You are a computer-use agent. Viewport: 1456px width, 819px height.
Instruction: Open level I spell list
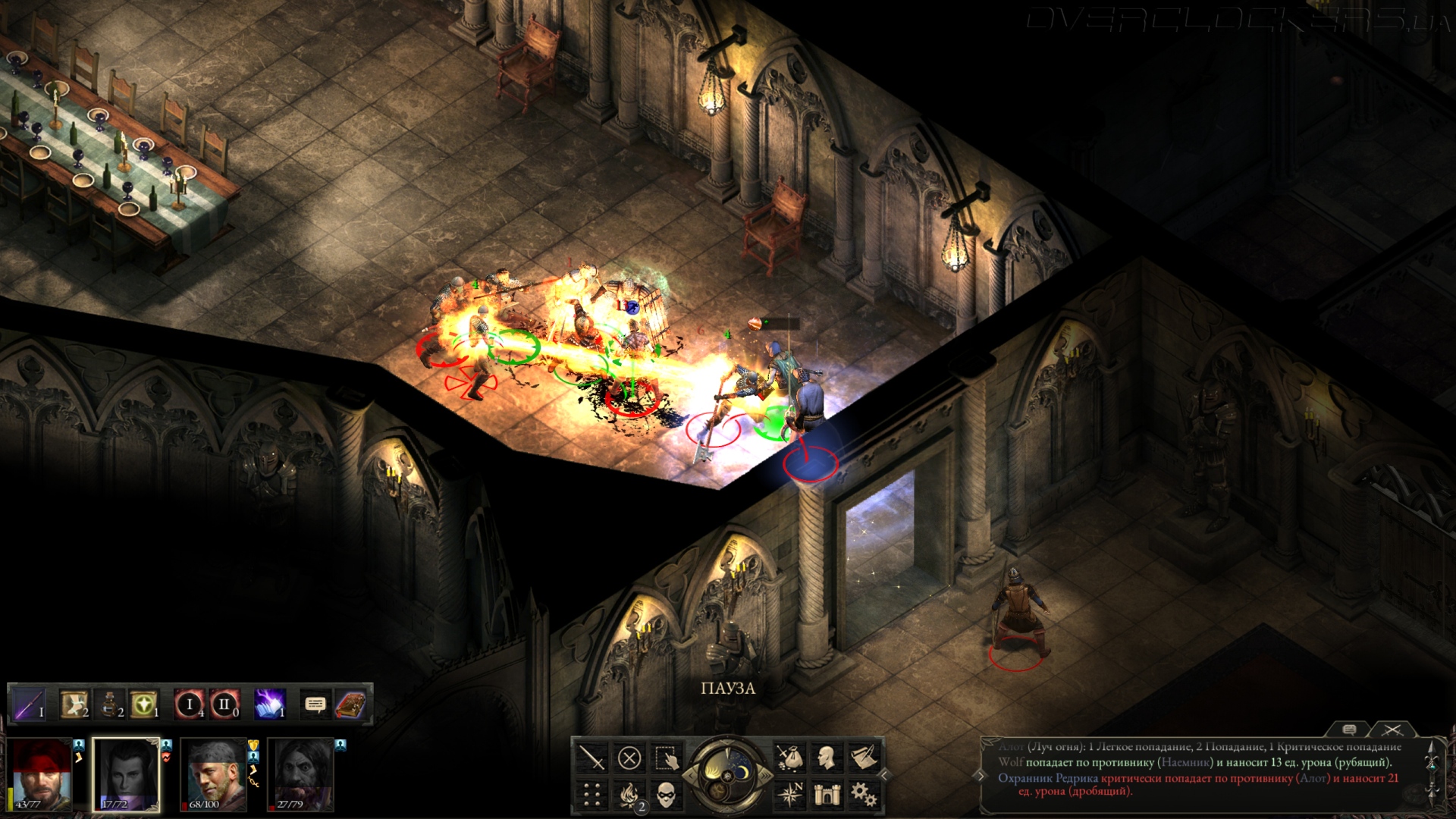190,705
